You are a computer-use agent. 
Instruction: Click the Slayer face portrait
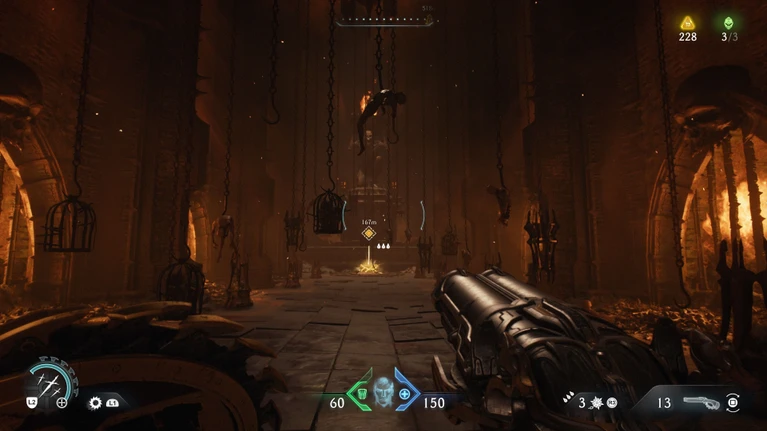[x=382, y=393]
